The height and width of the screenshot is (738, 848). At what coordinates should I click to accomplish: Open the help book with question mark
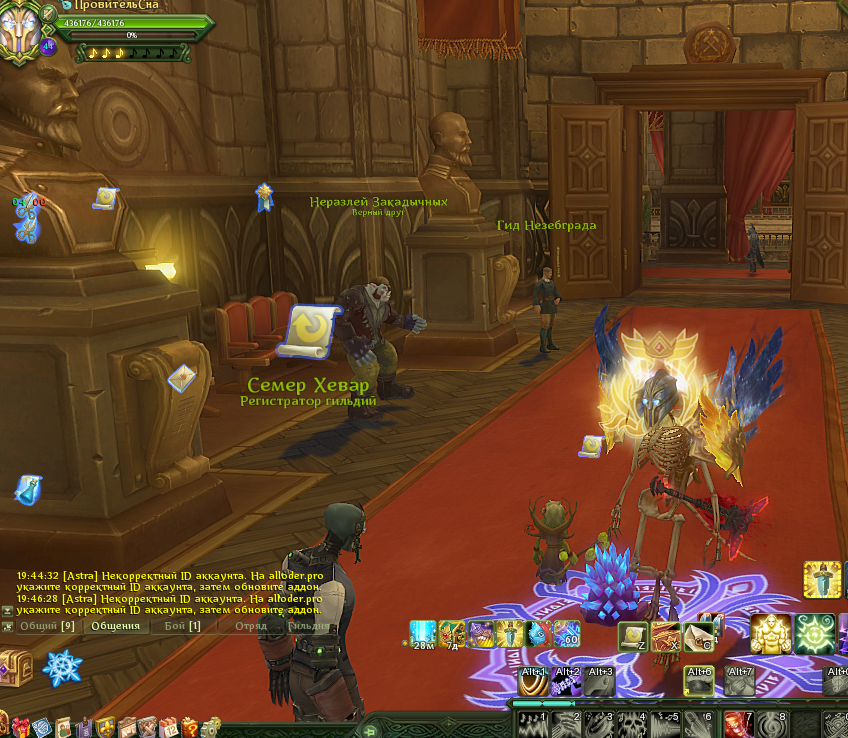(x=189, y=727)
